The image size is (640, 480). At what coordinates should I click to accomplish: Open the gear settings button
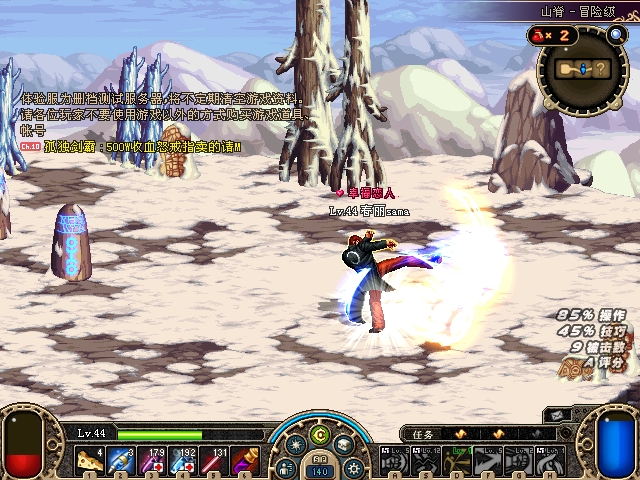pos(352,466)
